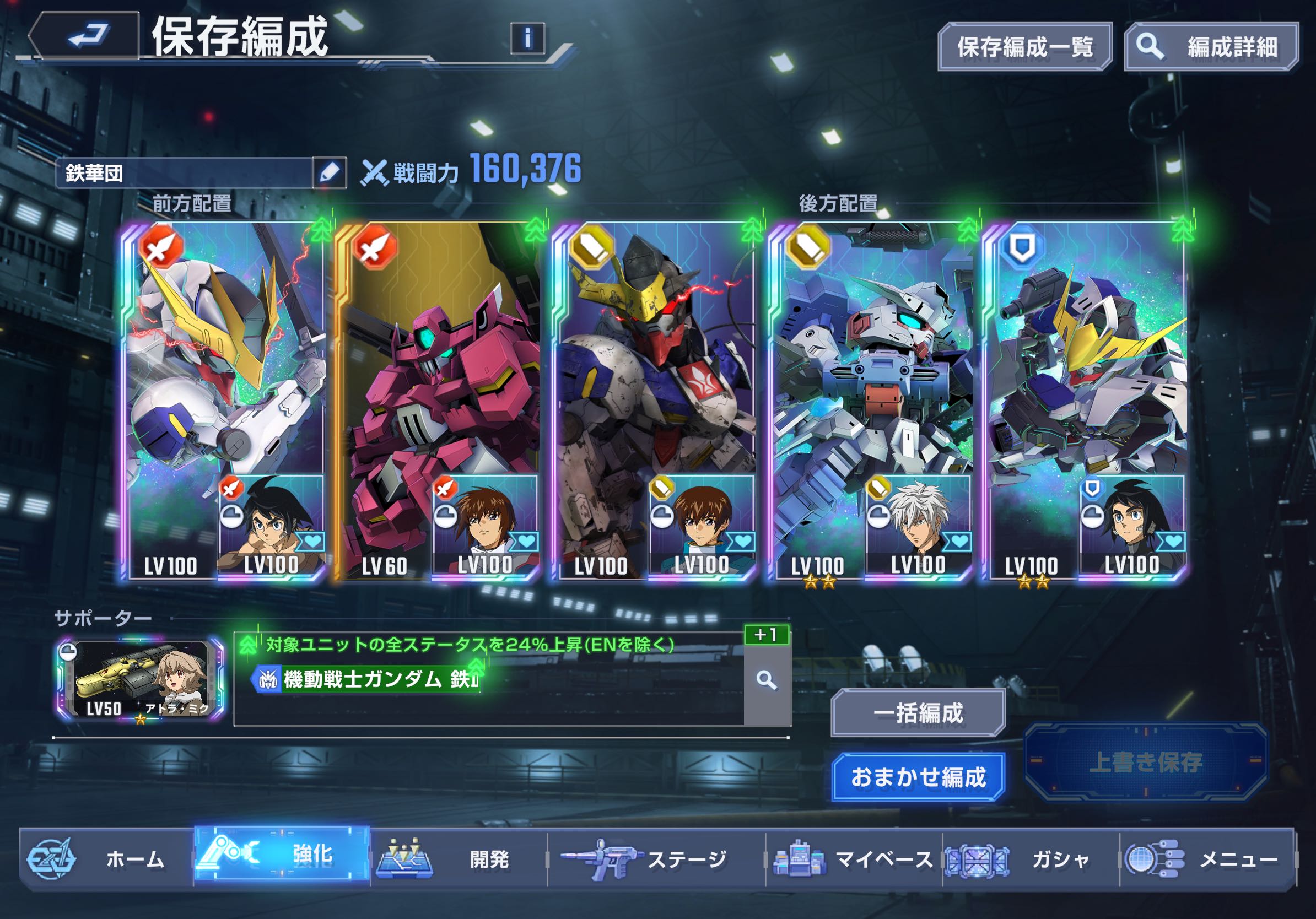The height and width of the screenshot is (919, 1316).
Task: Tap the 一括編成 bulk formation button
Action: point(918,713)
